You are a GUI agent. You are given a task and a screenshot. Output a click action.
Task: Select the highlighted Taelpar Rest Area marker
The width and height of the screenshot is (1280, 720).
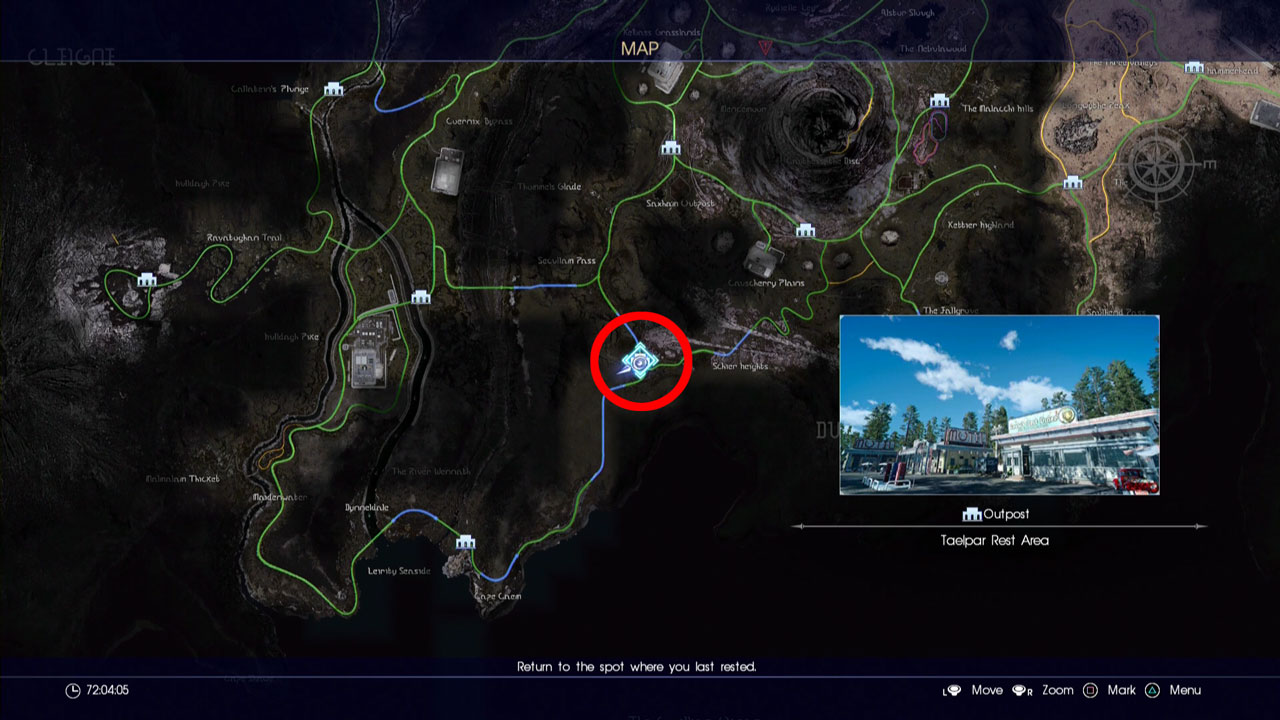tap(640, 359)
